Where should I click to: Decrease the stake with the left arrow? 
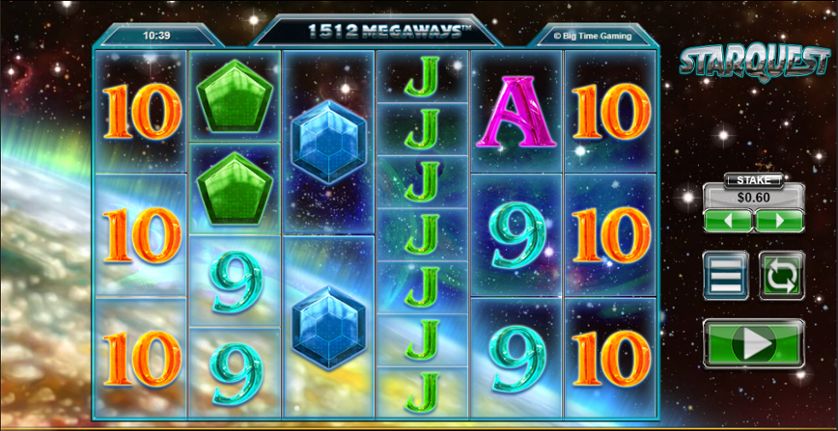click(728, 221)
